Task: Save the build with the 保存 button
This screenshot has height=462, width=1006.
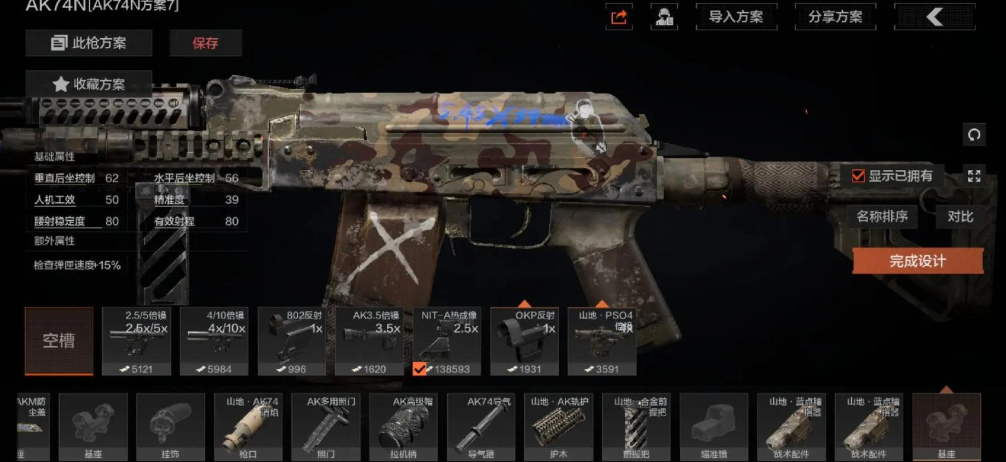Action: (205, 43)
